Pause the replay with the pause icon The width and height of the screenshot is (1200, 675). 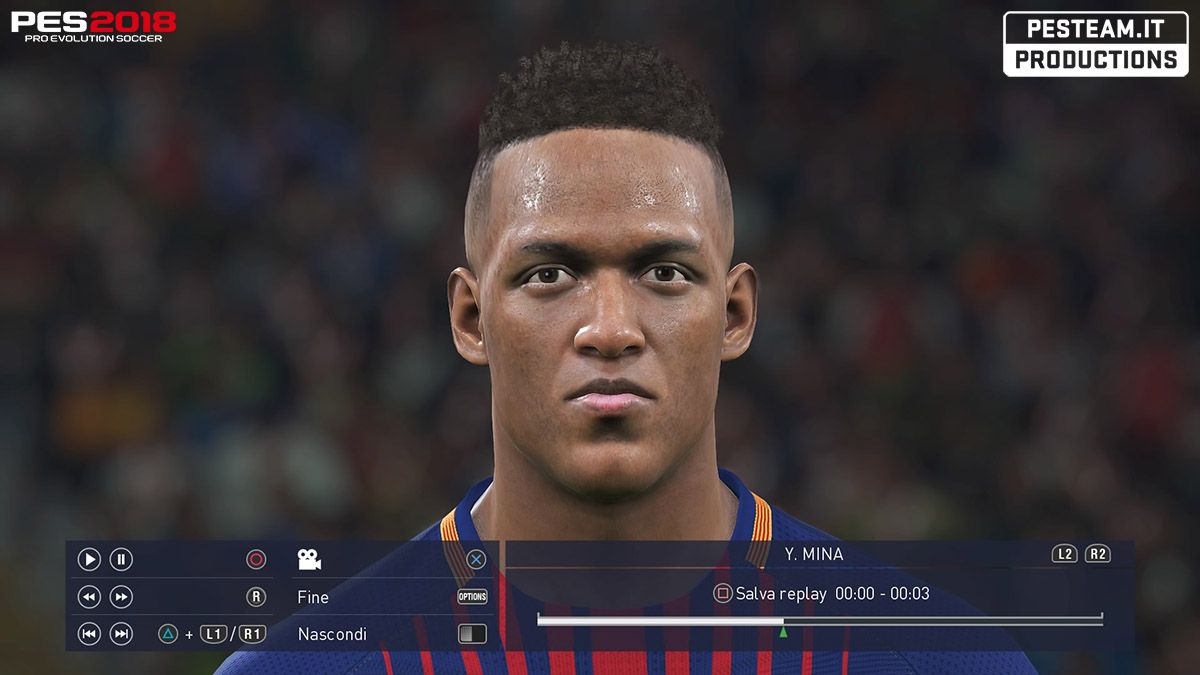(x=121, y=560)
